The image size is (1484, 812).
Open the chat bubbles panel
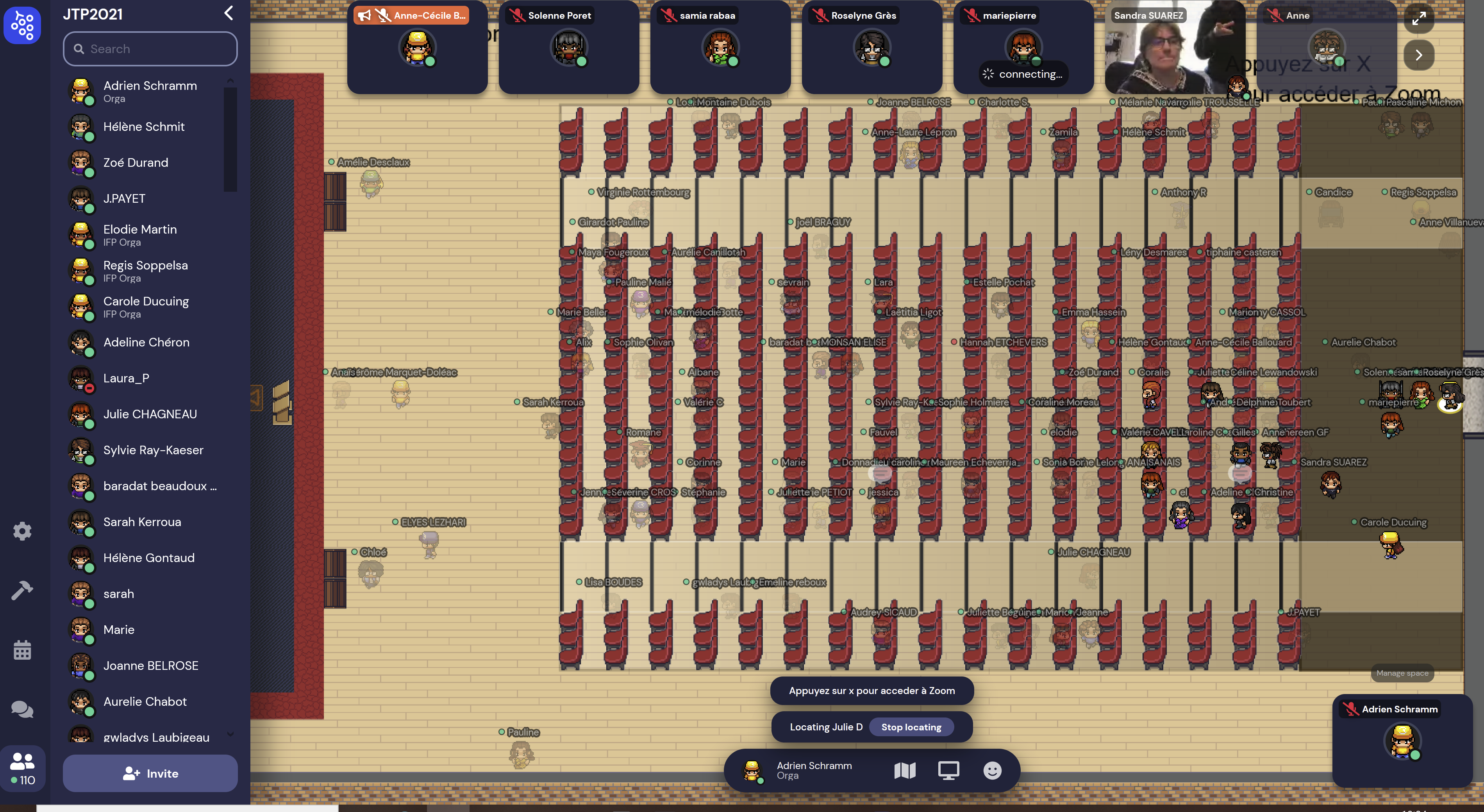click(23, 709)
